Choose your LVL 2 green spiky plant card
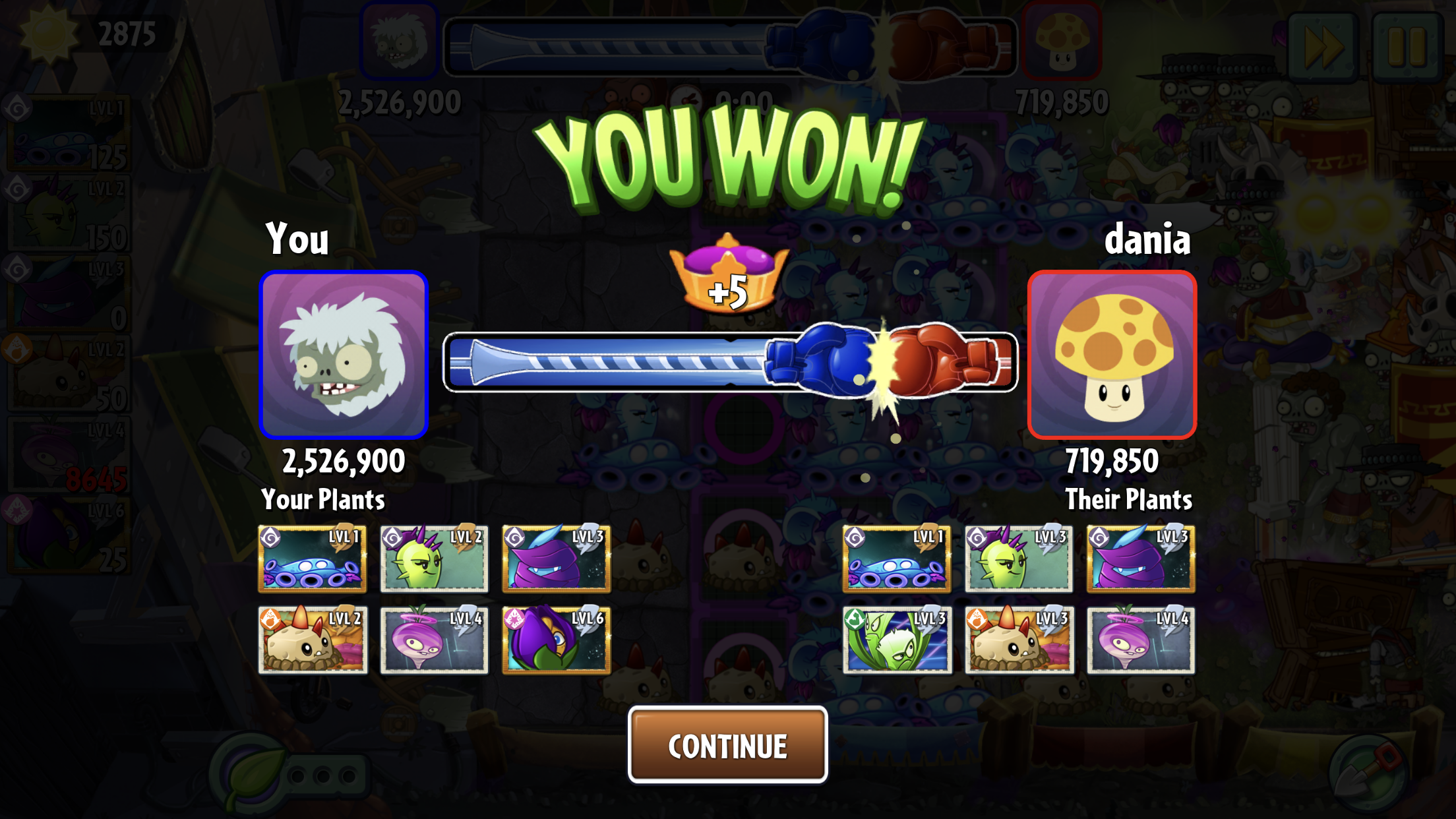Viewport: 1456px width, 819px height. pos(434,559)
